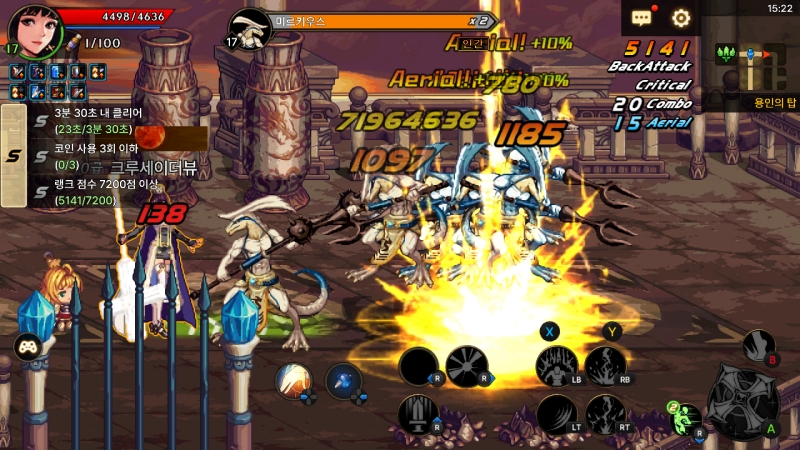Screen dimensions: 800x450
Task: Use the RT flame skill
Action: [x=605, y=414]
